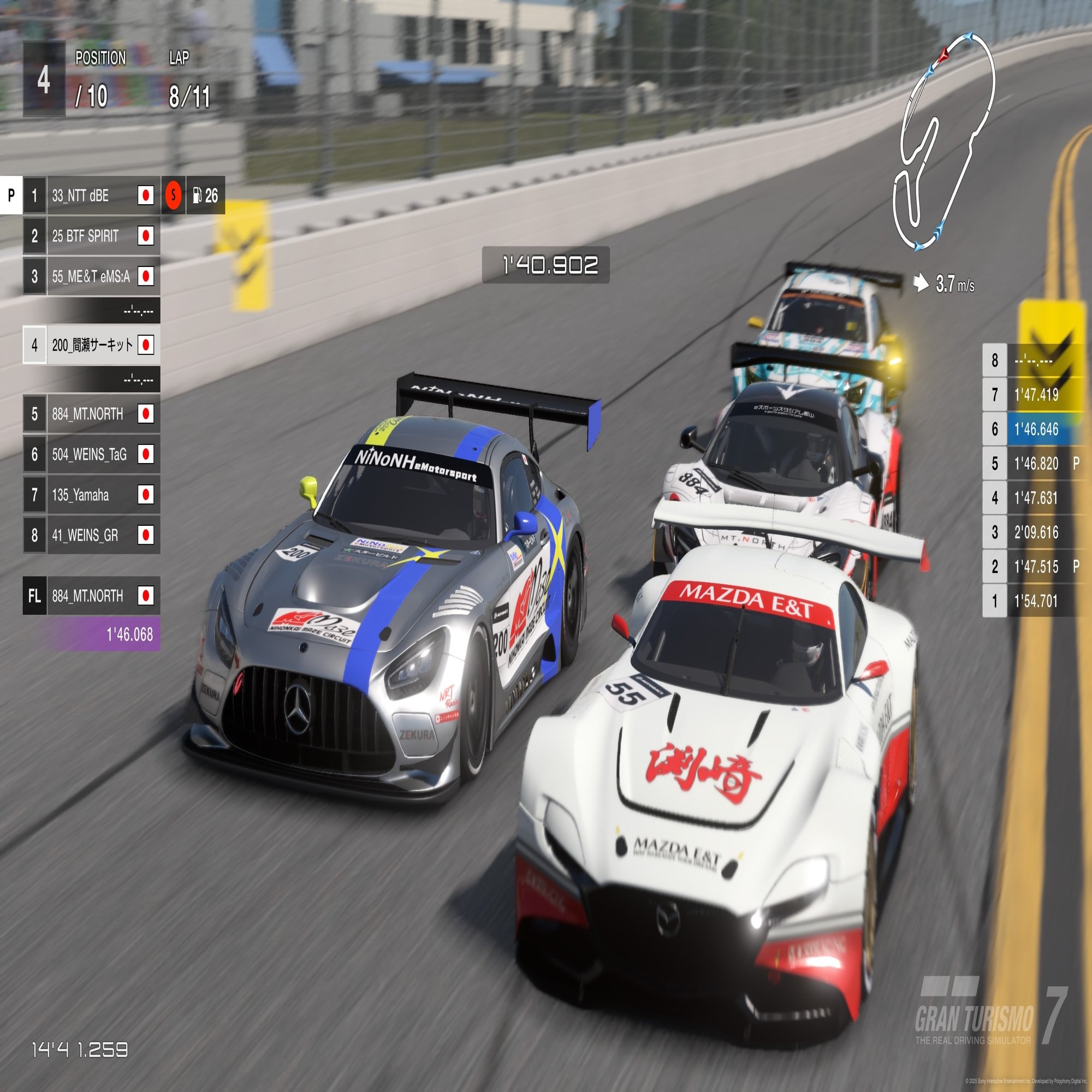The image size is (1092, 1092).
Task: Select the 135_Yamaha standings row
Action: point(91,495)
